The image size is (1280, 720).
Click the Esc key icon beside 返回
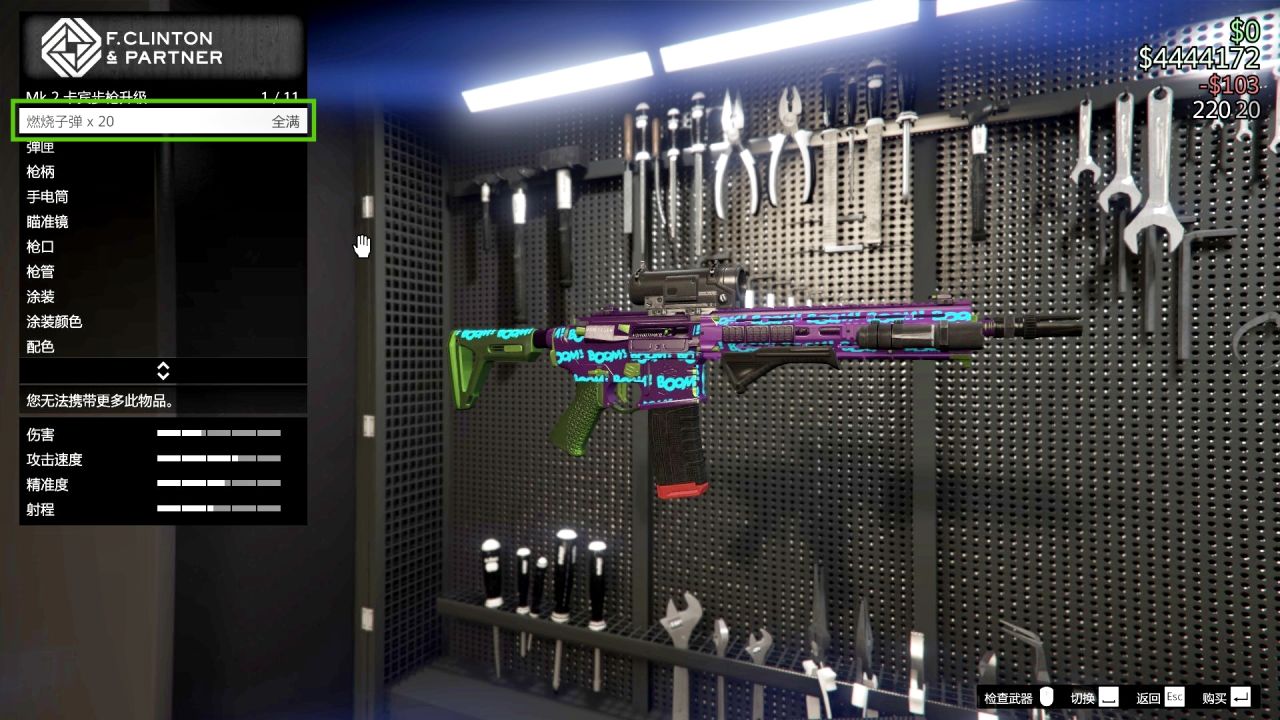(1174, 697)
